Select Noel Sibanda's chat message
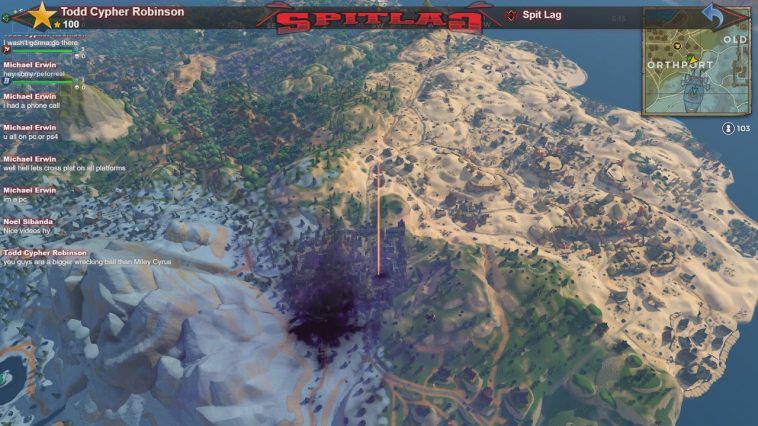The height and width of the screenshot is (426, 758). 38,232
